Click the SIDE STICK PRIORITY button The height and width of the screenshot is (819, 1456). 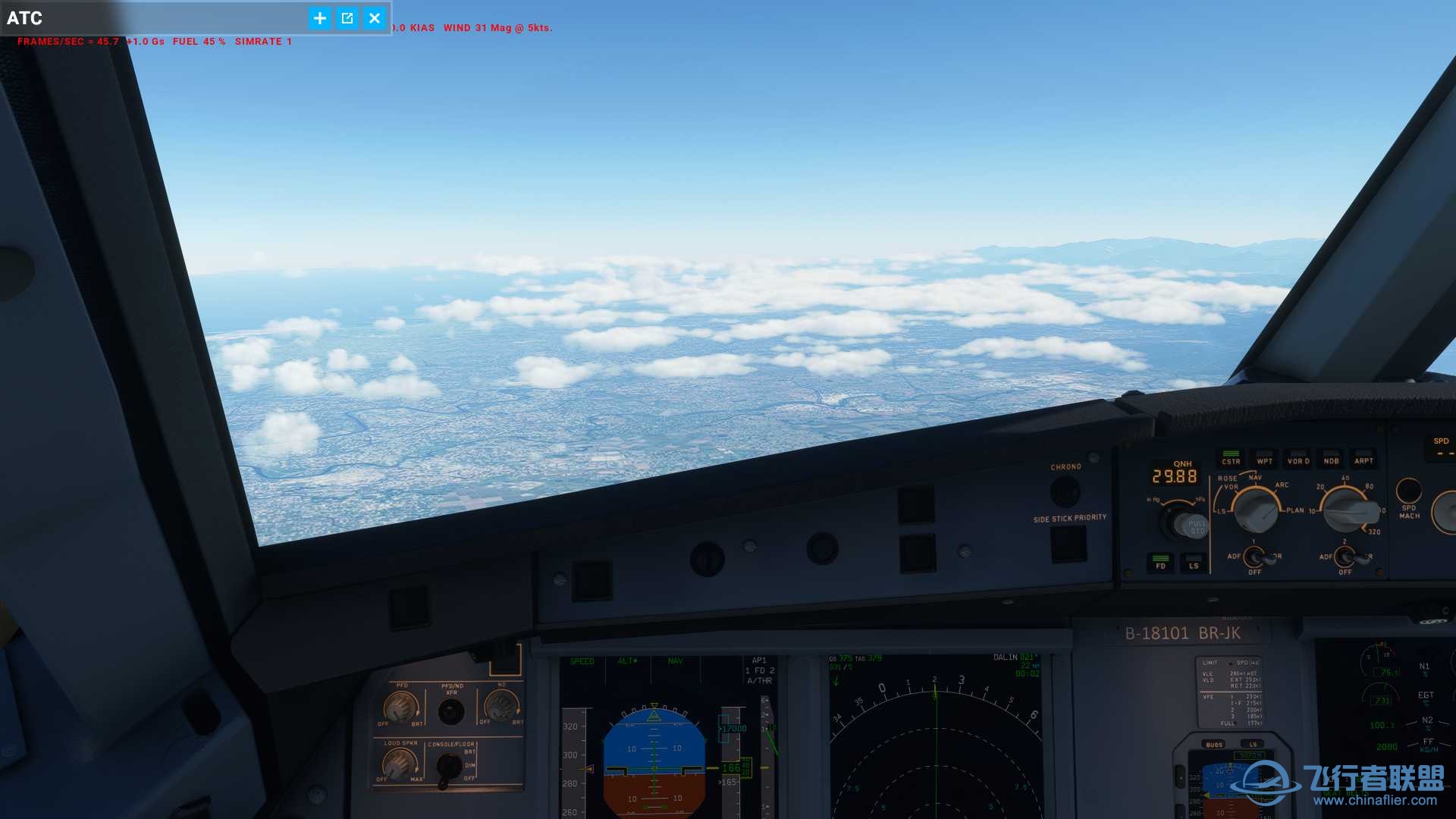(1068, 543)
